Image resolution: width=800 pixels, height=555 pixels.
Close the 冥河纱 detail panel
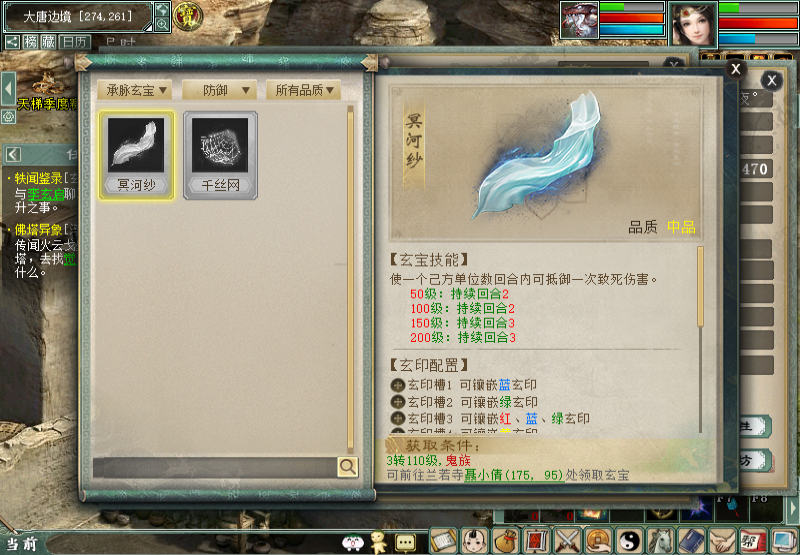coord(735,69)
